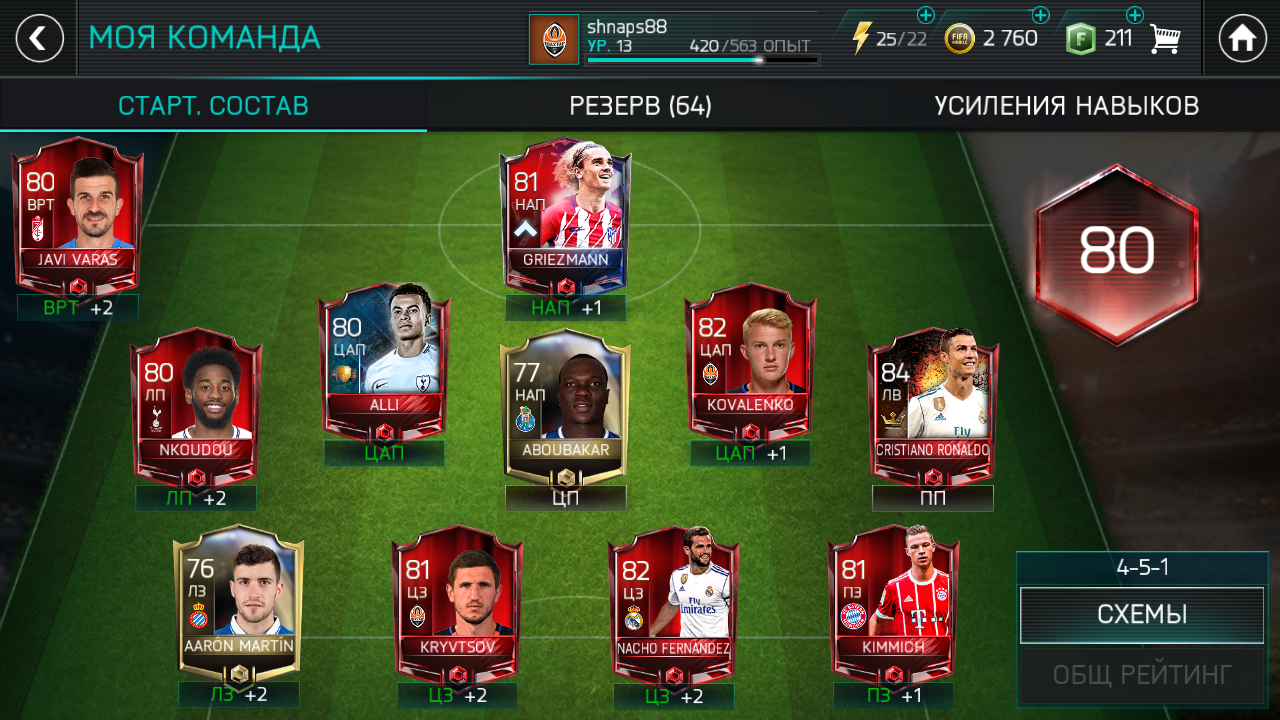1280x720 pixels.
Task: Select the Kimmich player card
Action: pos(893,600)
